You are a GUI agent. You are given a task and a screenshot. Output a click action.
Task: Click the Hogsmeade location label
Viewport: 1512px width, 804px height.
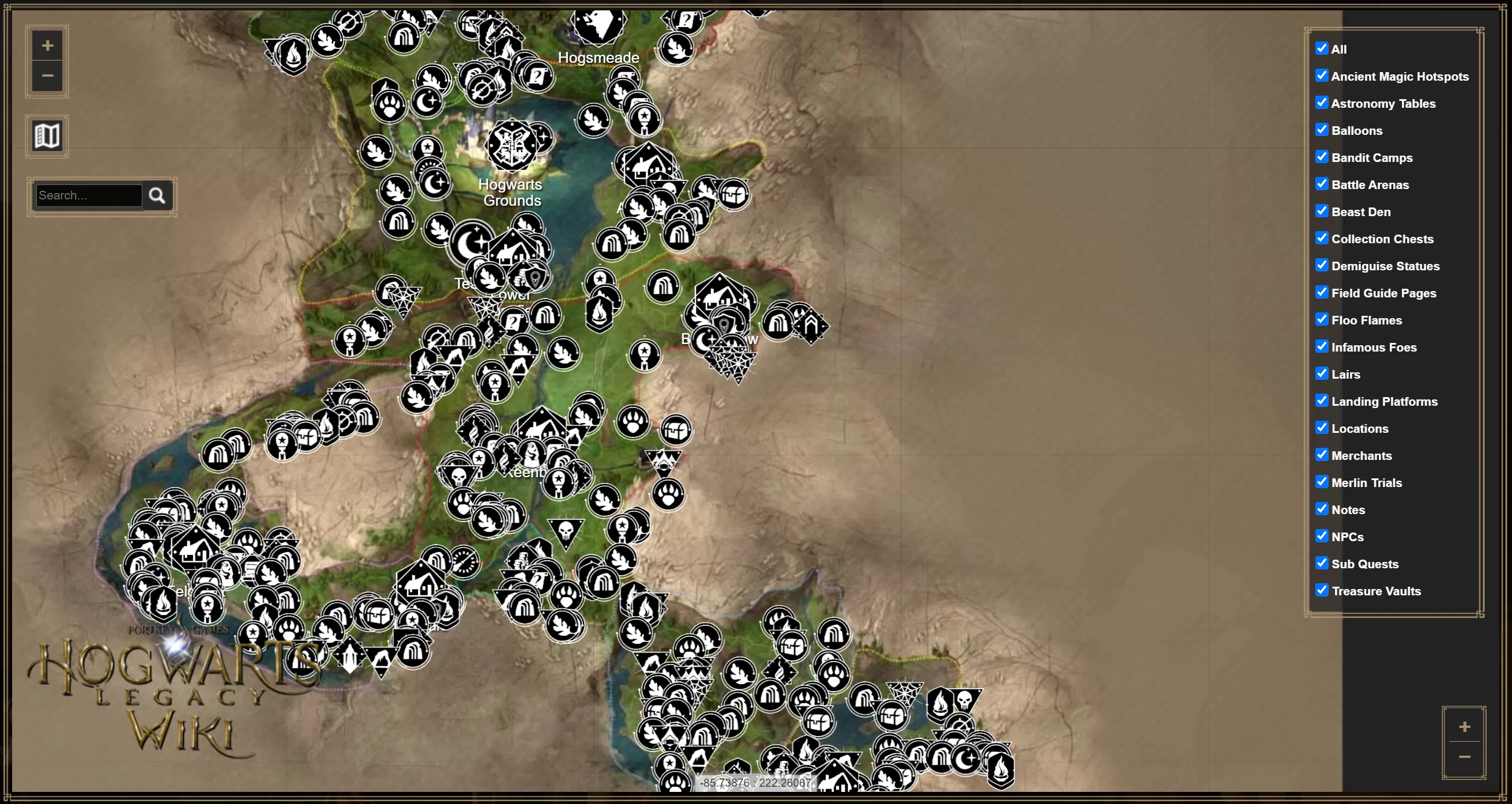click(599, 58)
